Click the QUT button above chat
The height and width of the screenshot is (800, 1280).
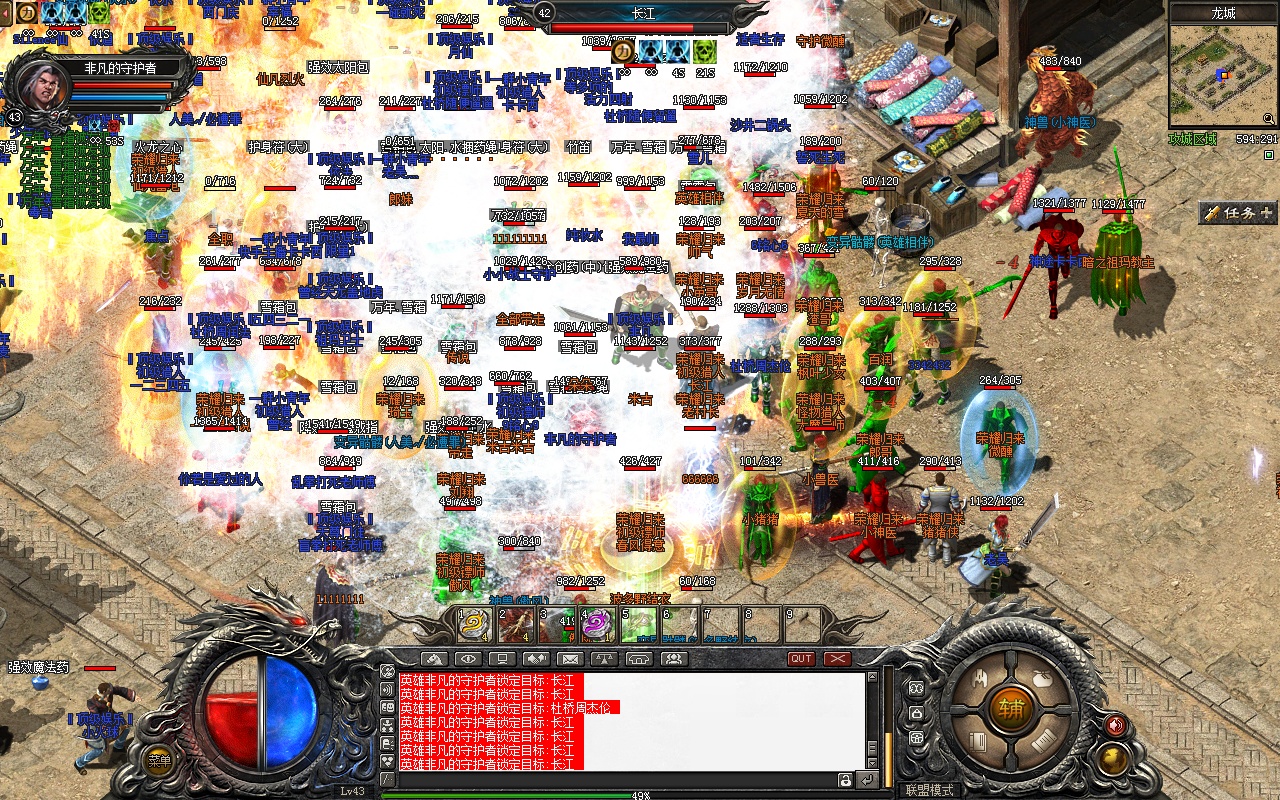pyautogui.click(x=801, y=659)
